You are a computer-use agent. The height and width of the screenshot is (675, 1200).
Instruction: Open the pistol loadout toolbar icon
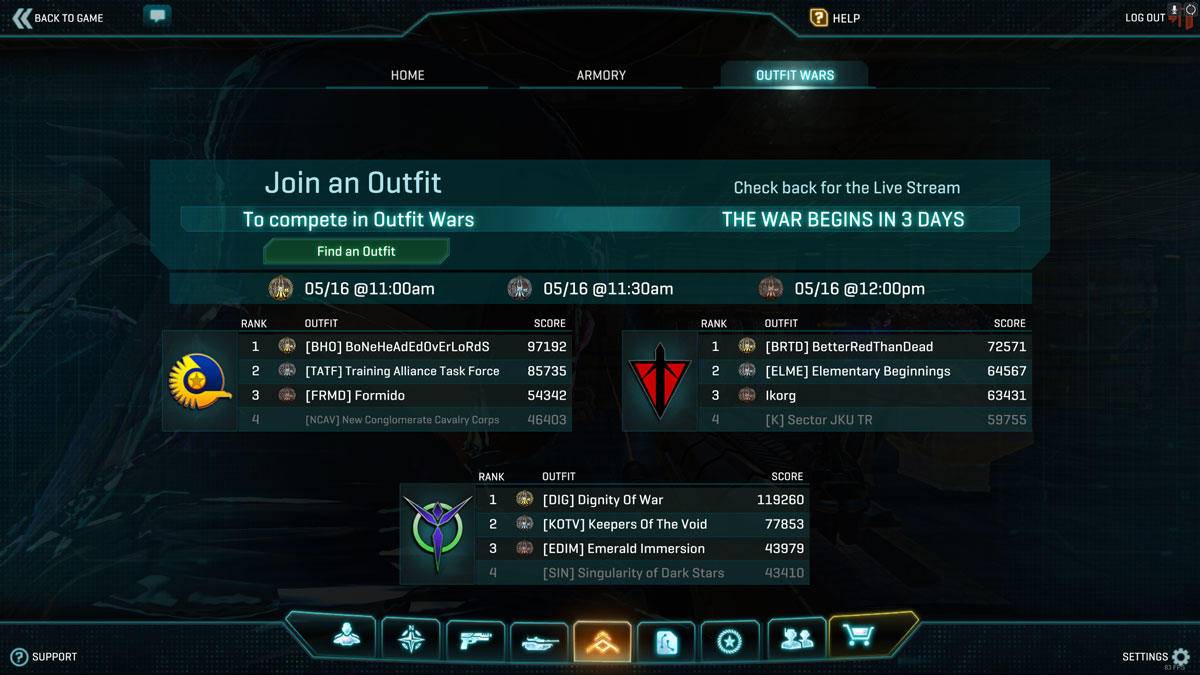pyautogui.click(x=475, y=640)
